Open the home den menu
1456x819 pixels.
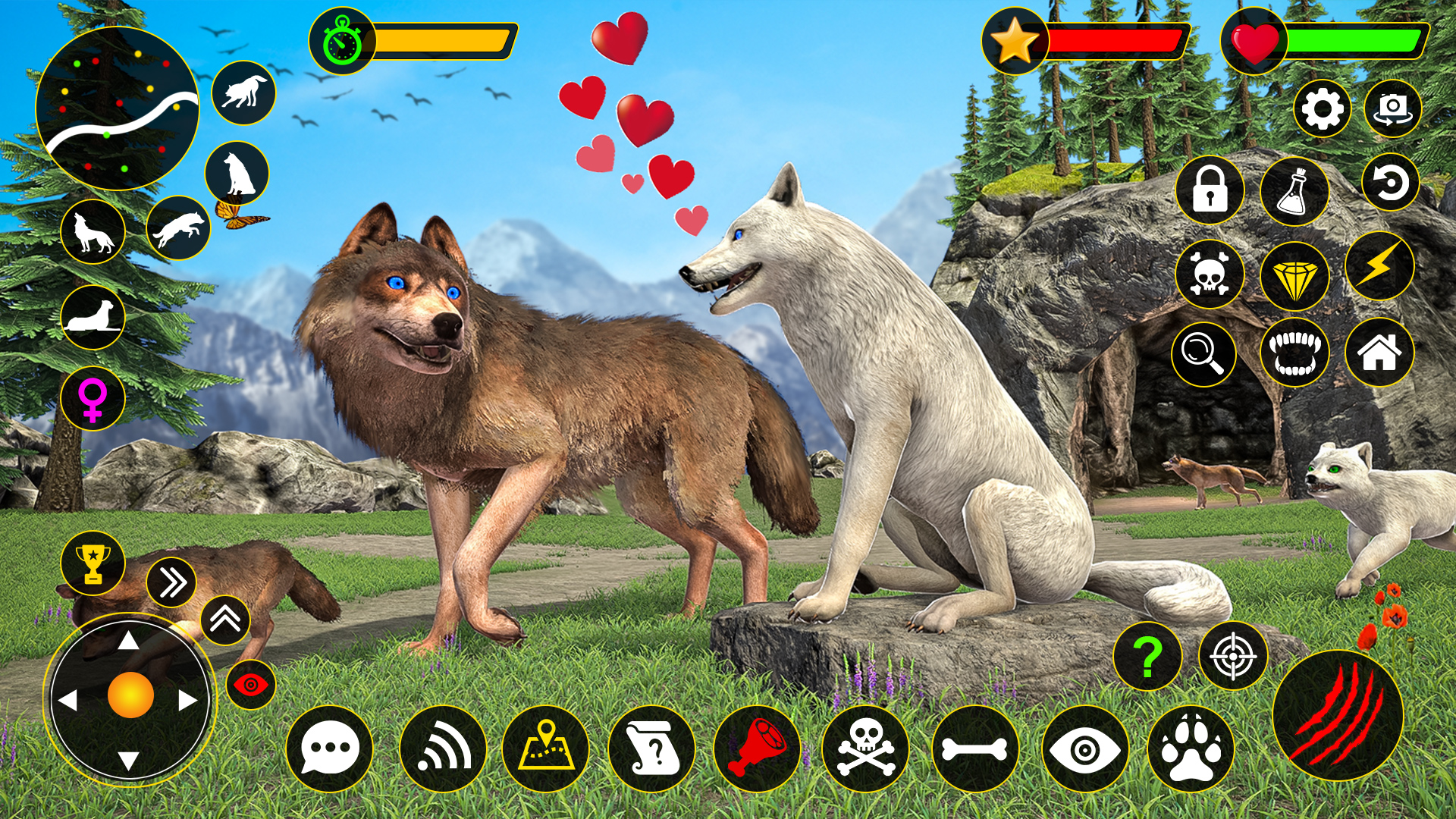[1382, 353]
